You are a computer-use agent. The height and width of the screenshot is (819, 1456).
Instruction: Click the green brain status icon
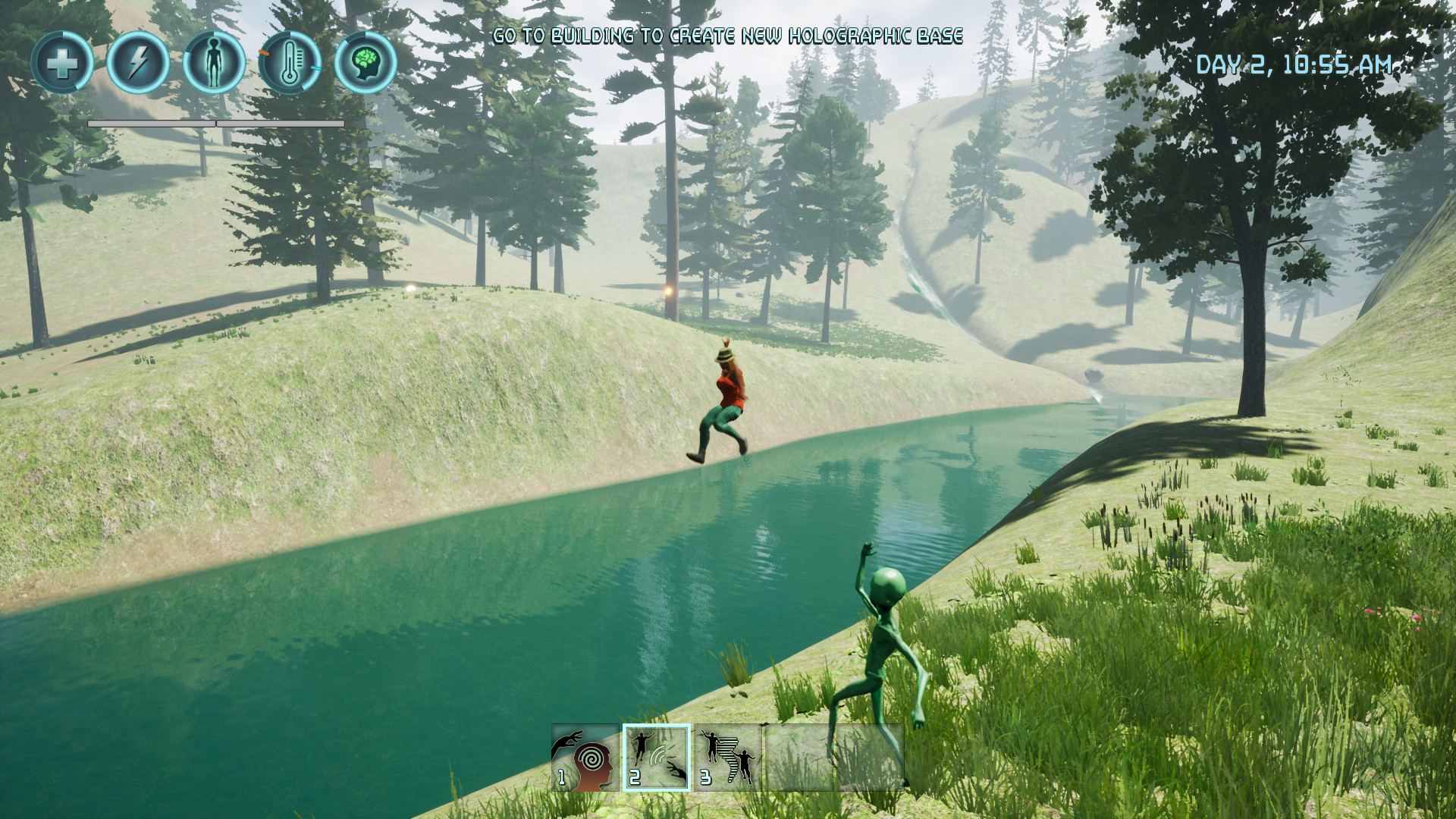coord(366,62)
